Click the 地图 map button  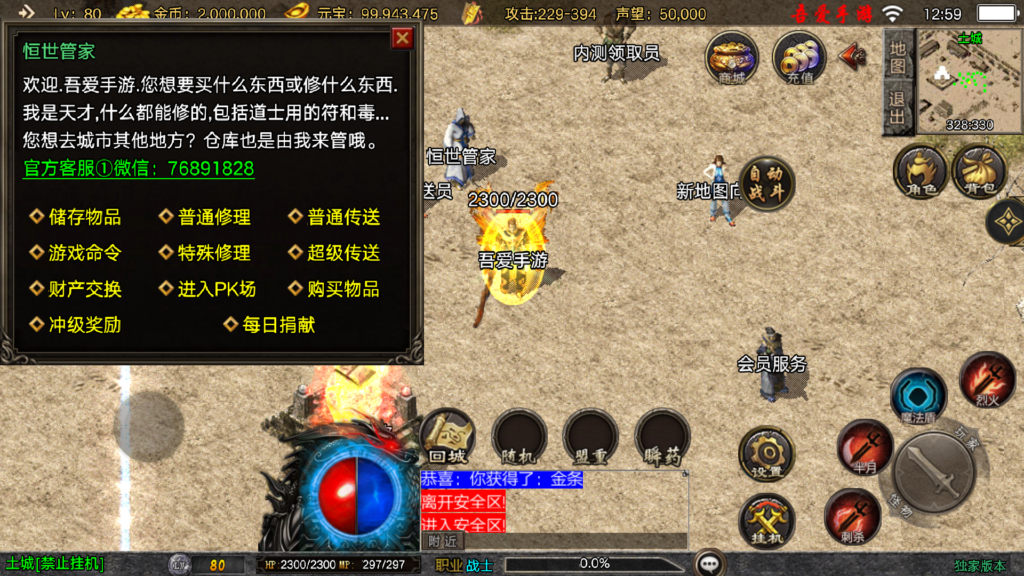(898, 58)
